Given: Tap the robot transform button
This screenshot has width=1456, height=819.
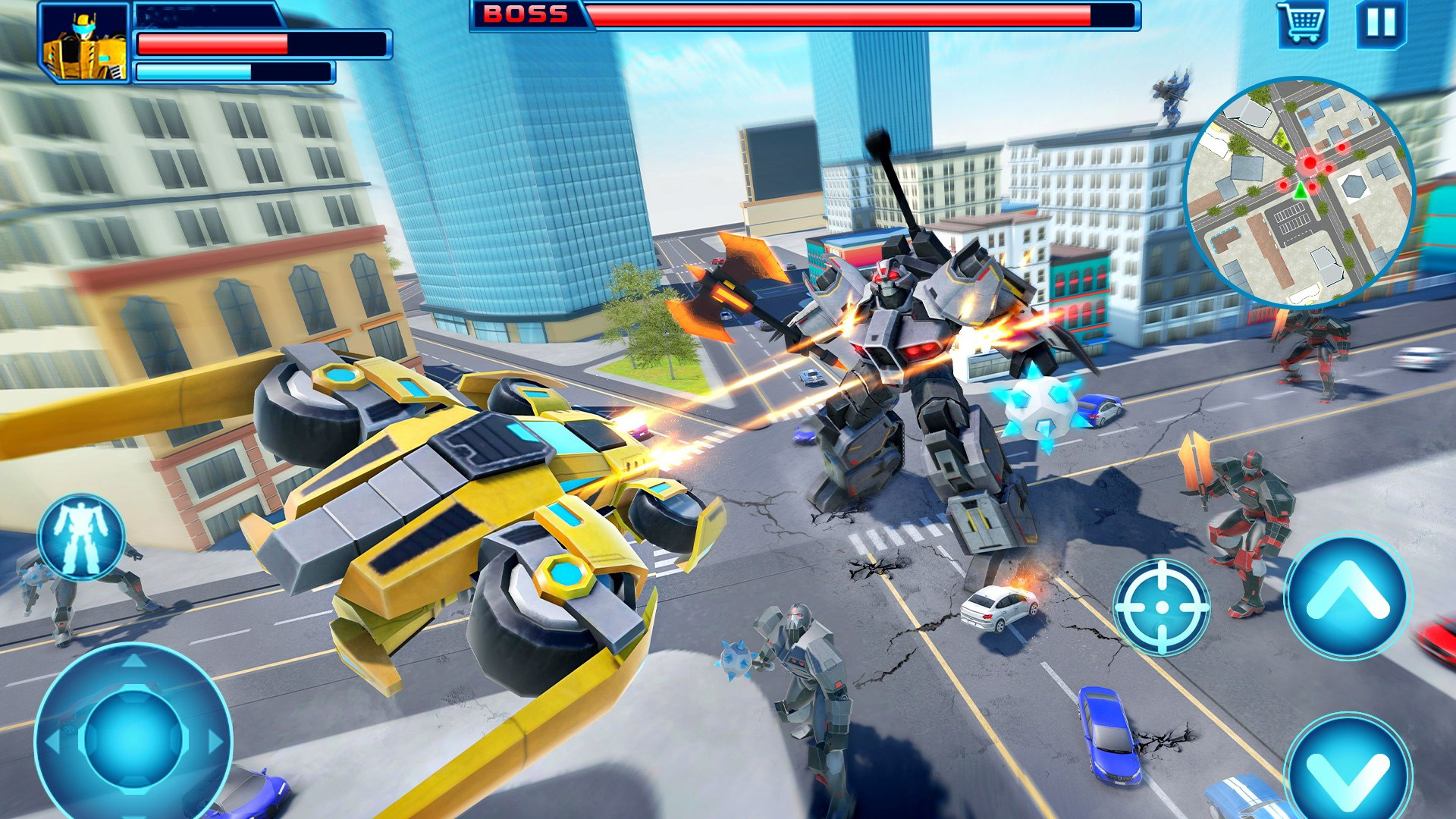Looking at the screenshot, I should tap(81, 537).
